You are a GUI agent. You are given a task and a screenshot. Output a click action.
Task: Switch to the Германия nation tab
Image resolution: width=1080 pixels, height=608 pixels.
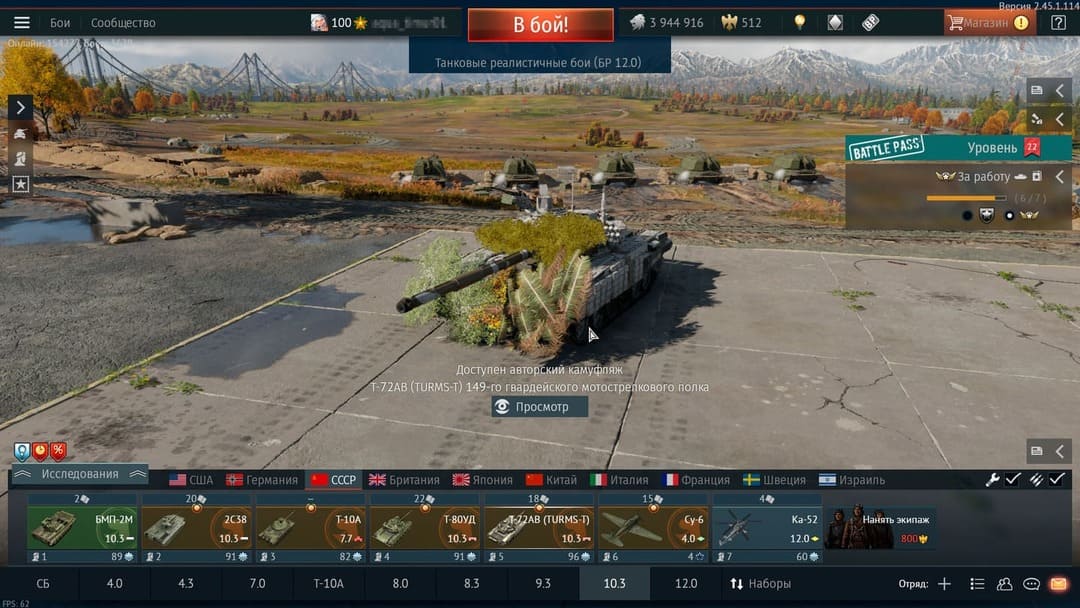[262, 480]
